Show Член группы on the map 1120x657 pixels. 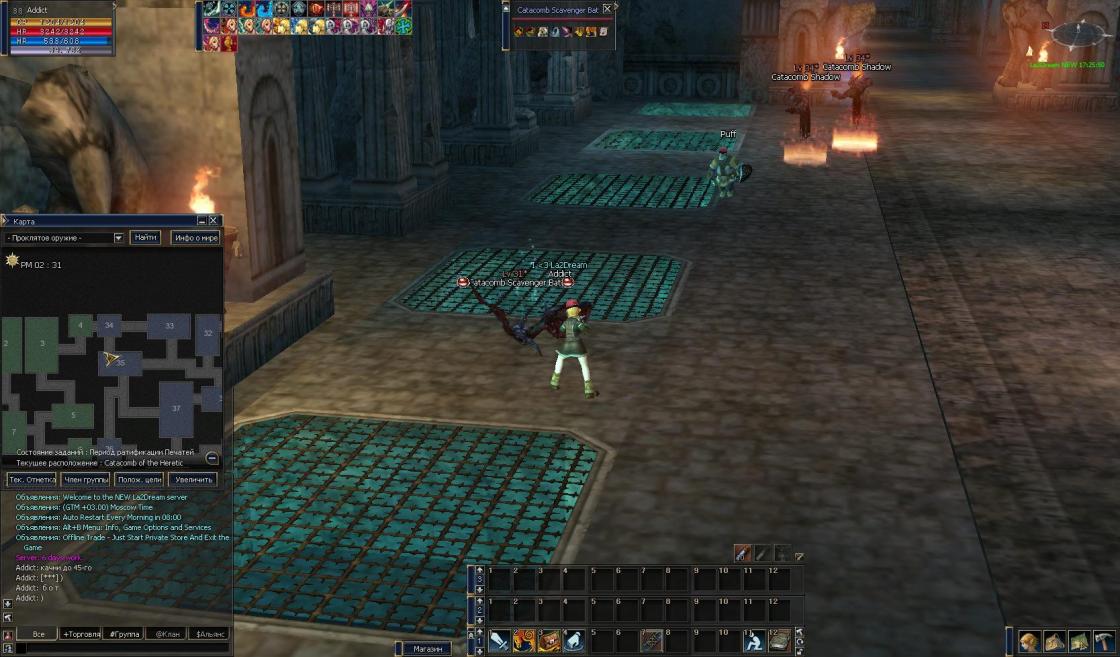pyautogui.click(x=86, y=480)
